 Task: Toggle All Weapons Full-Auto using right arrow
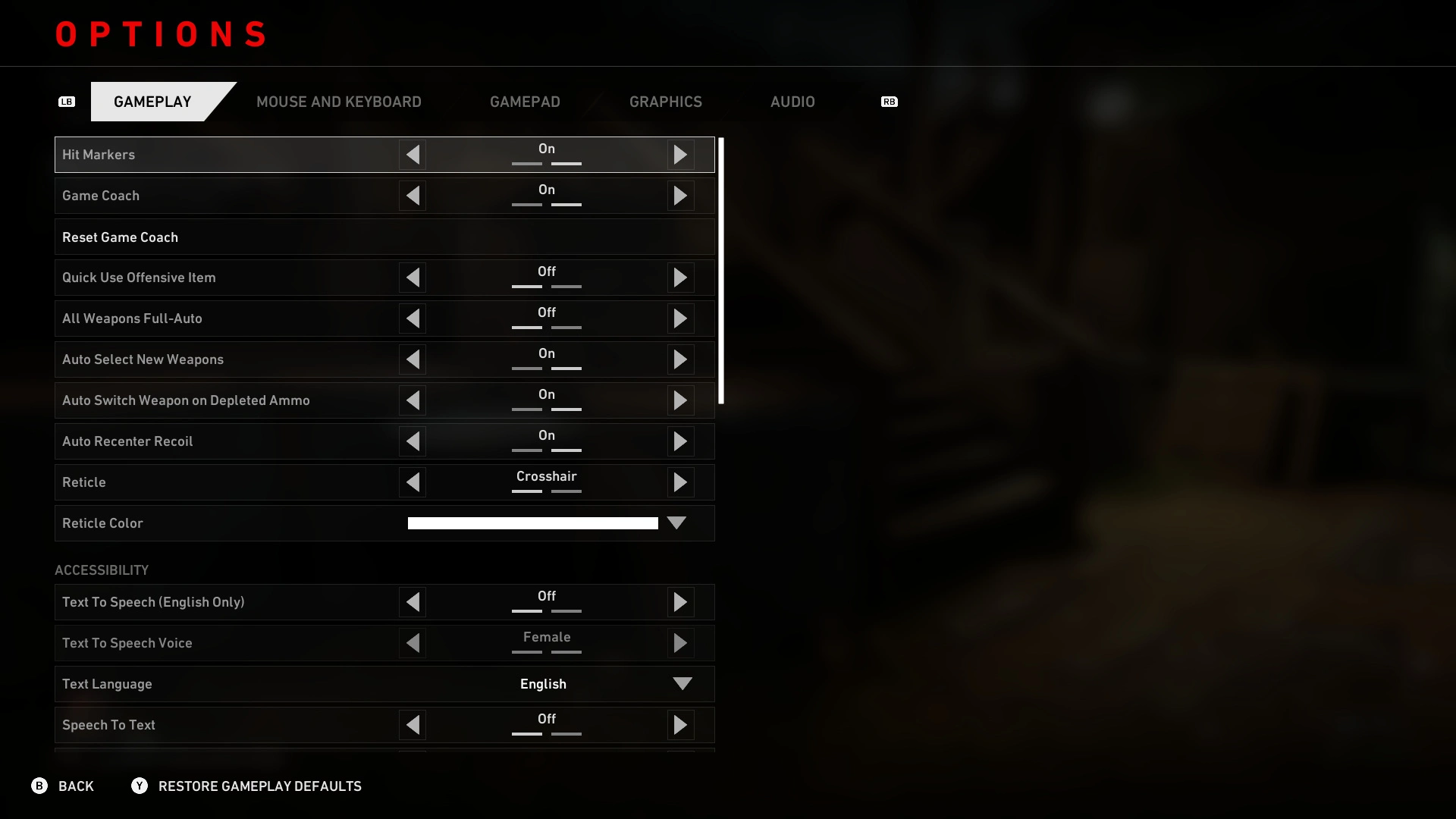[680, 318]
